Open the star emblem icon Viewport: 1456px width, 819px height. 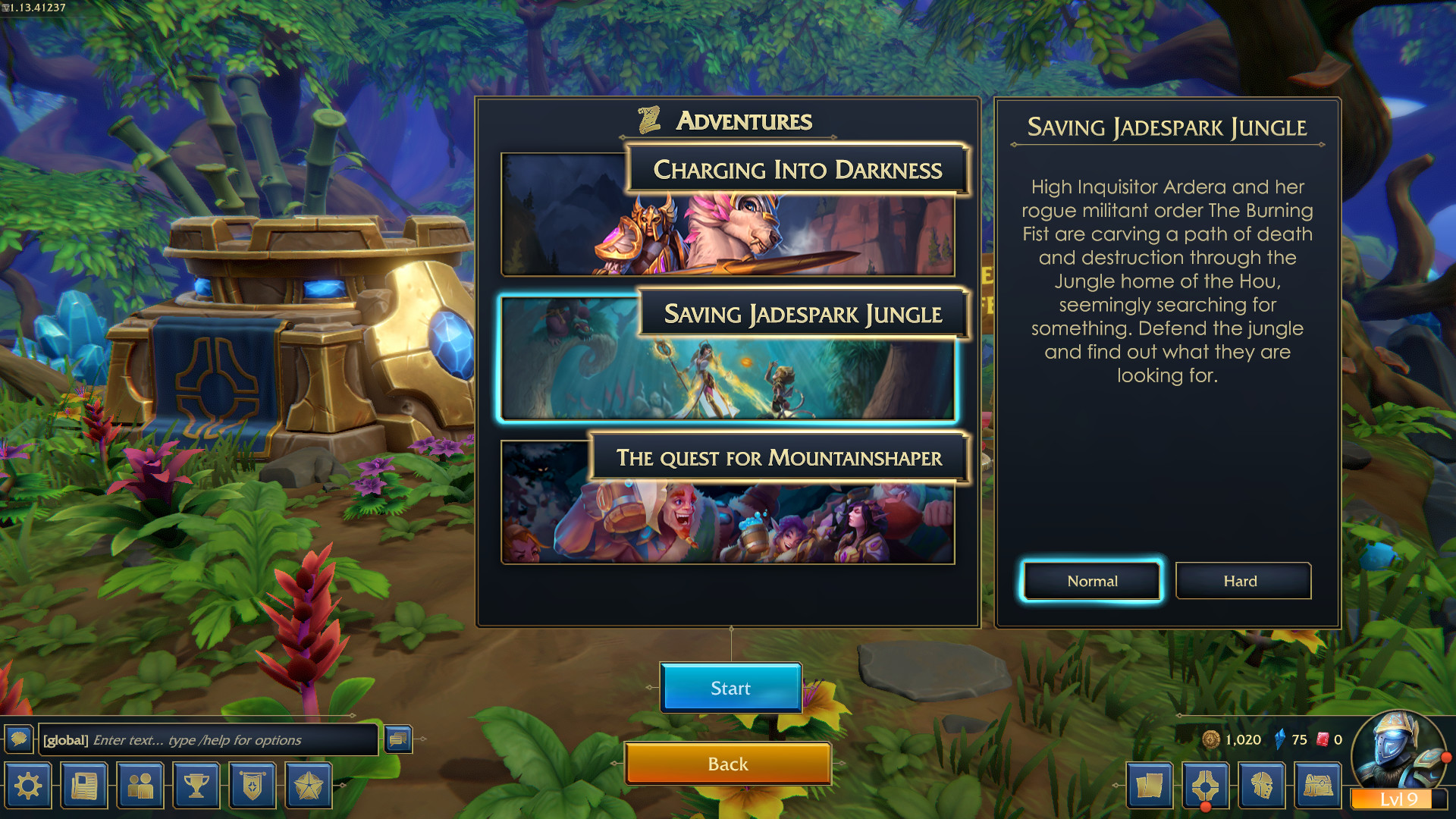click(309, 786)
